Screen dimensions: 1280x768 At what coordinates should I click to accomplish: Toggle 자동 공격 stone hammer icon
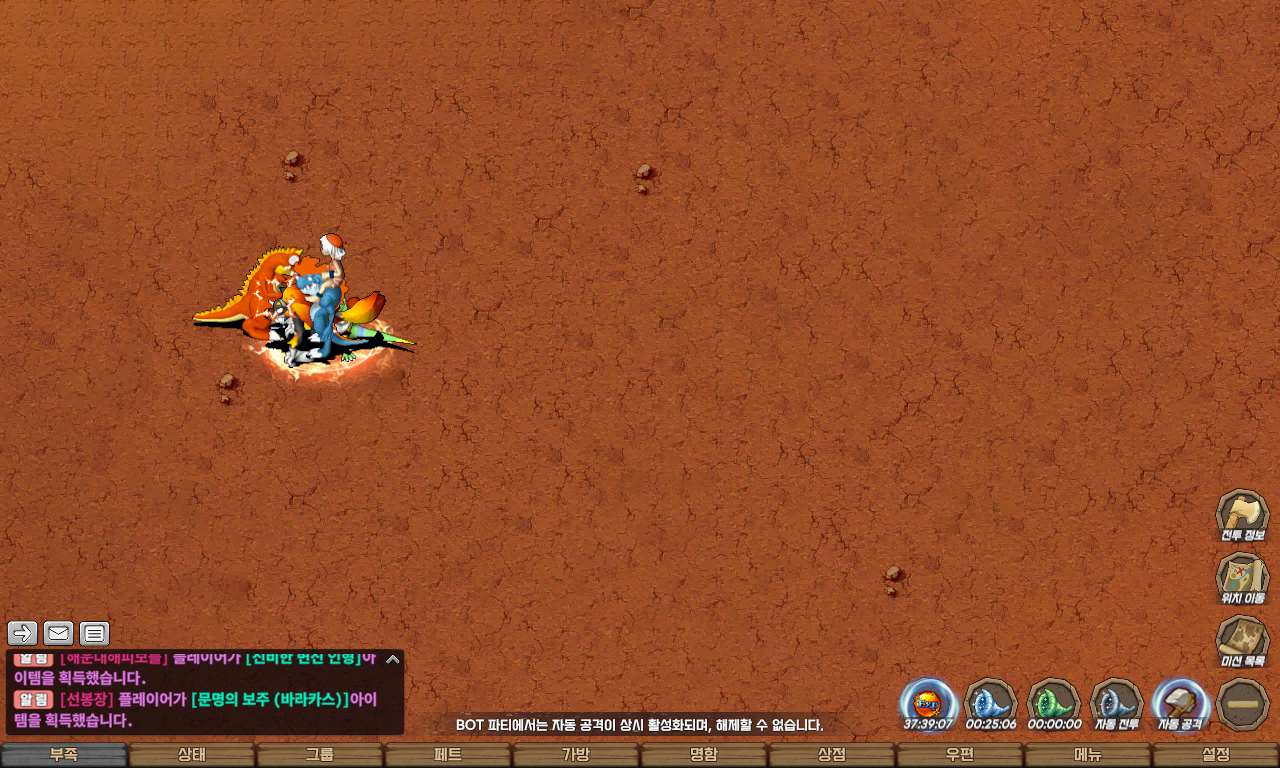(x=1180, y=704)
